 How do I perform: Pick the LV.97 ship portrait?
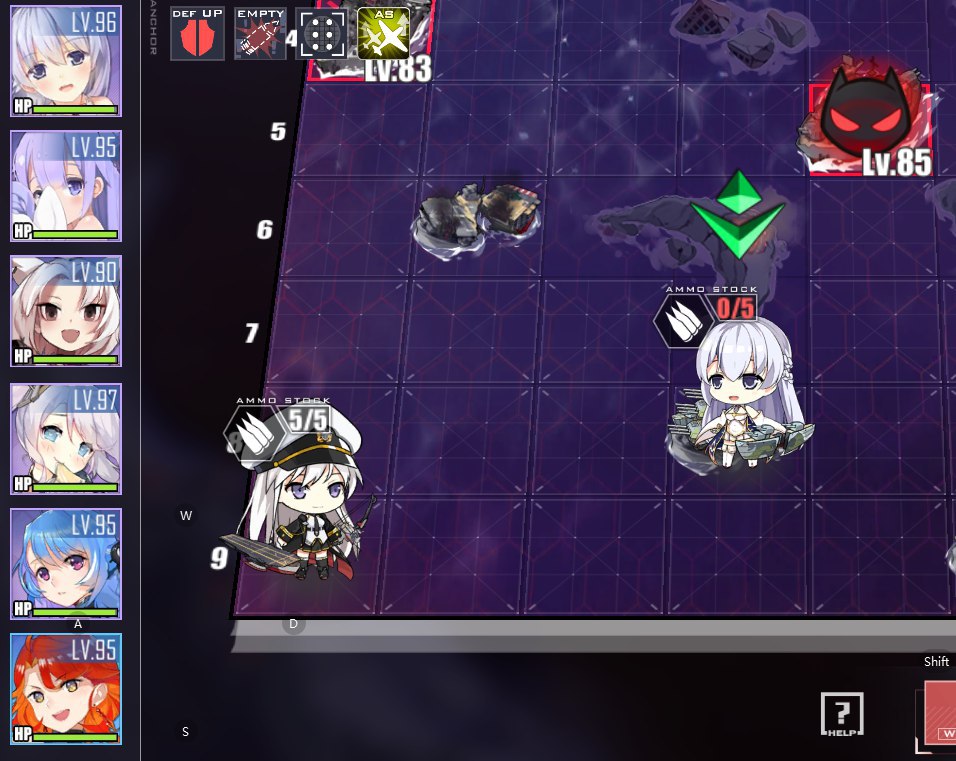point(66,438)
